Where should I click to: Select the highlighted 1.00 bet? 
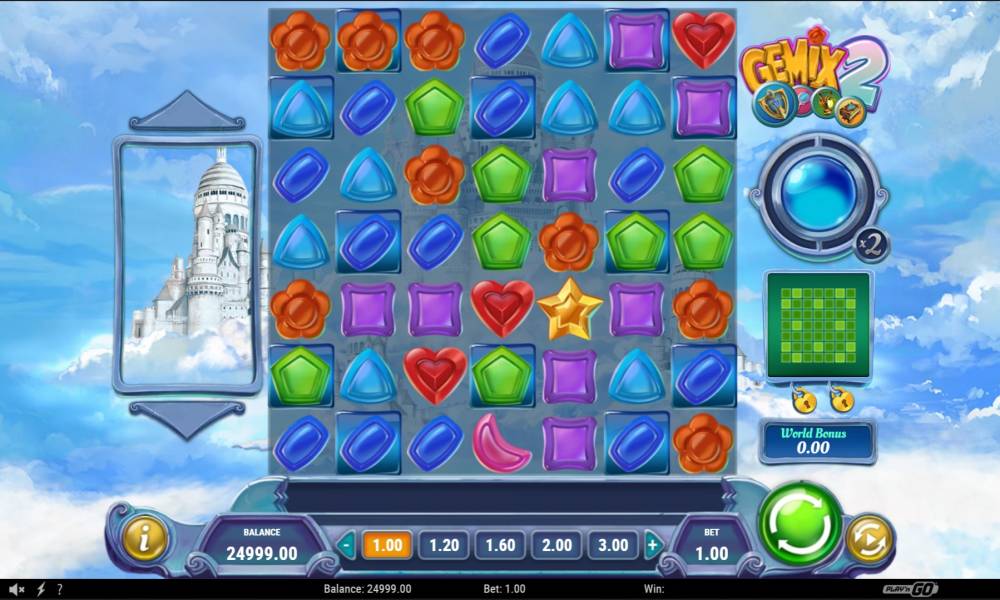coord(386,545)
